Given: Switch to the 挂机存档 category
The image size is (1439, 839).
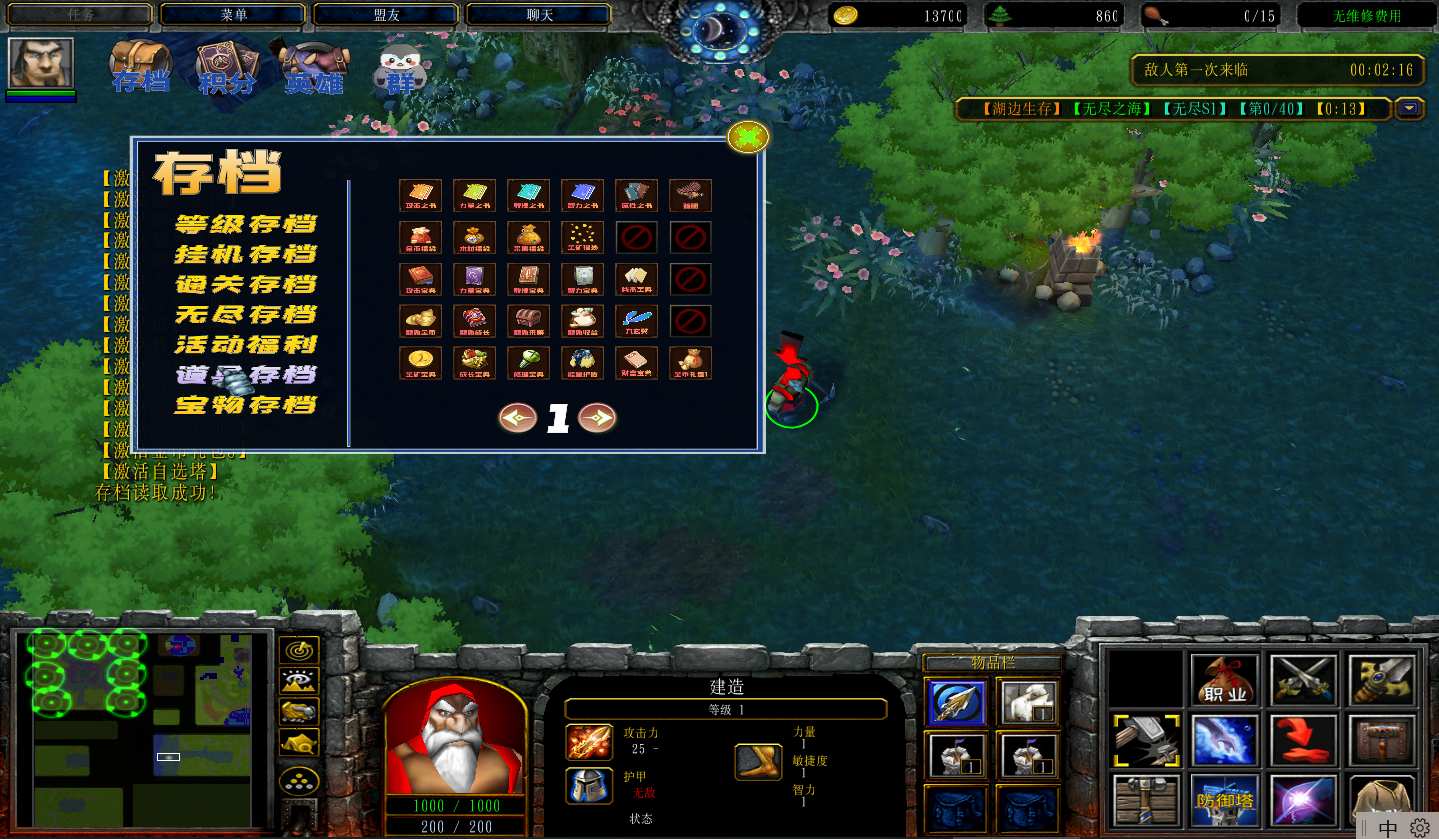Looking at the screenshot, I should point(246,254).
